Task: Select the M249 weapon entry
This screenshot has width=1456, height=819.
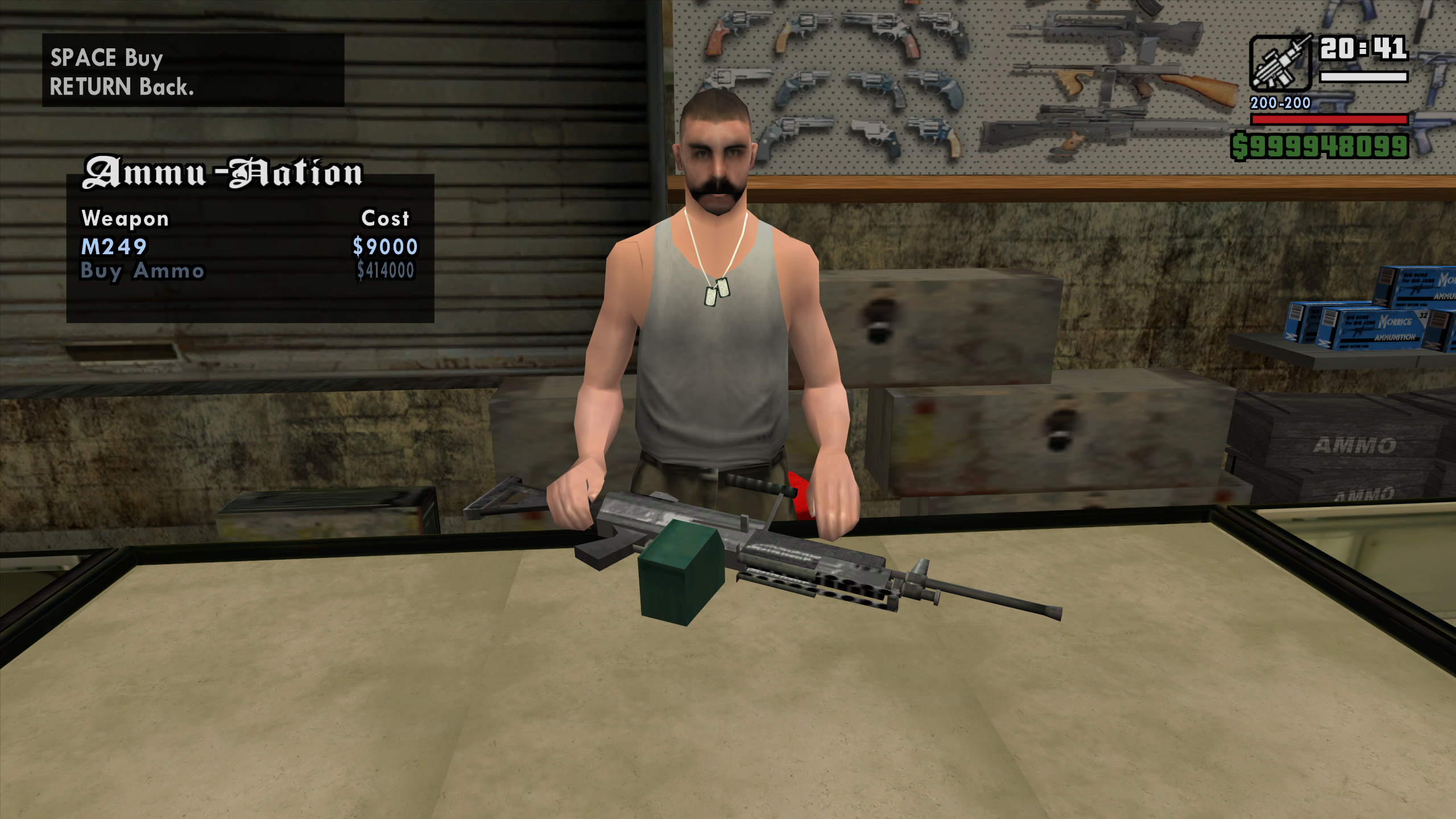Action: (x=114, y=247)
